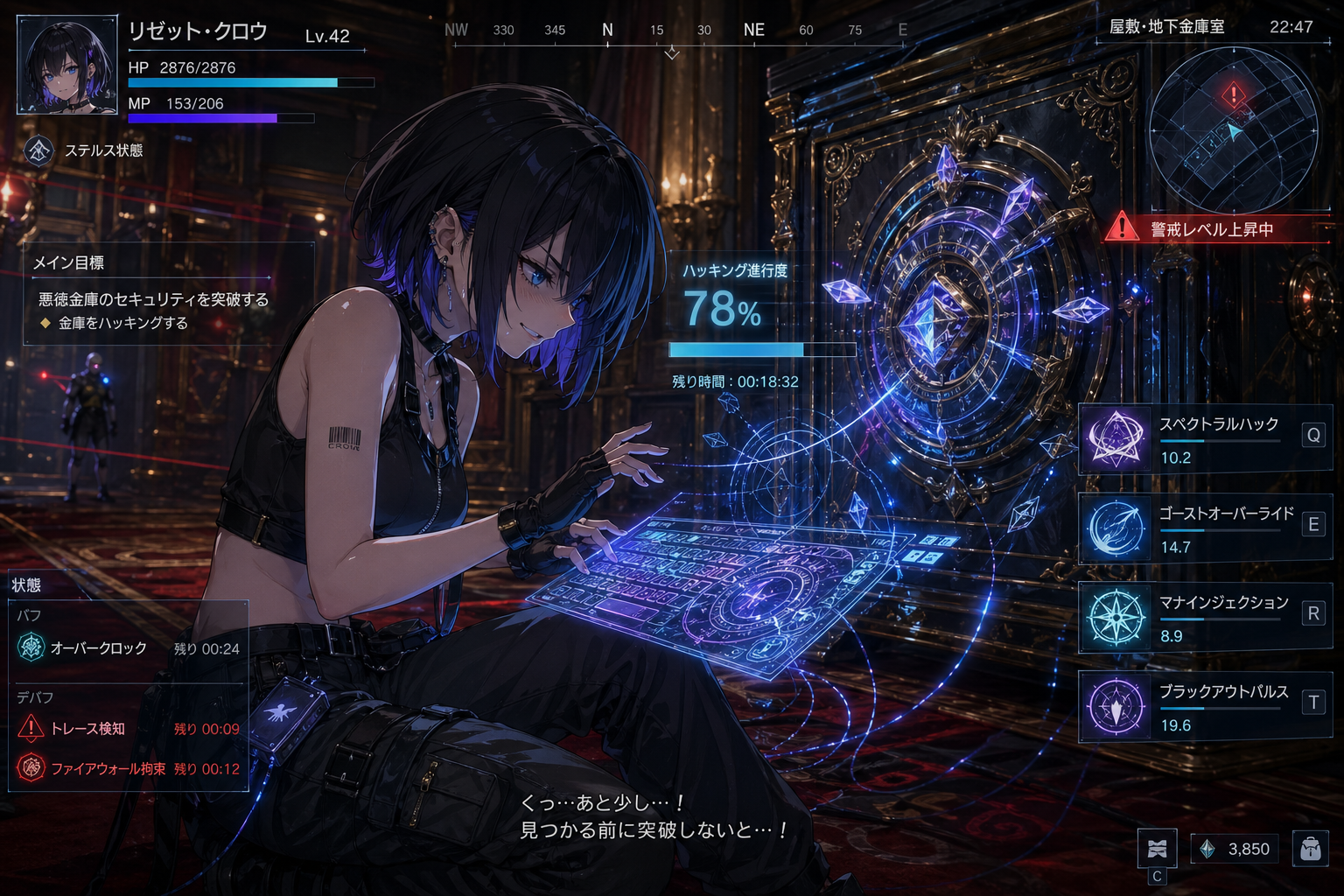Check the ファイアウォール拘束 debuff icon
Viewport: 1344px width, 896px height.
31,768
